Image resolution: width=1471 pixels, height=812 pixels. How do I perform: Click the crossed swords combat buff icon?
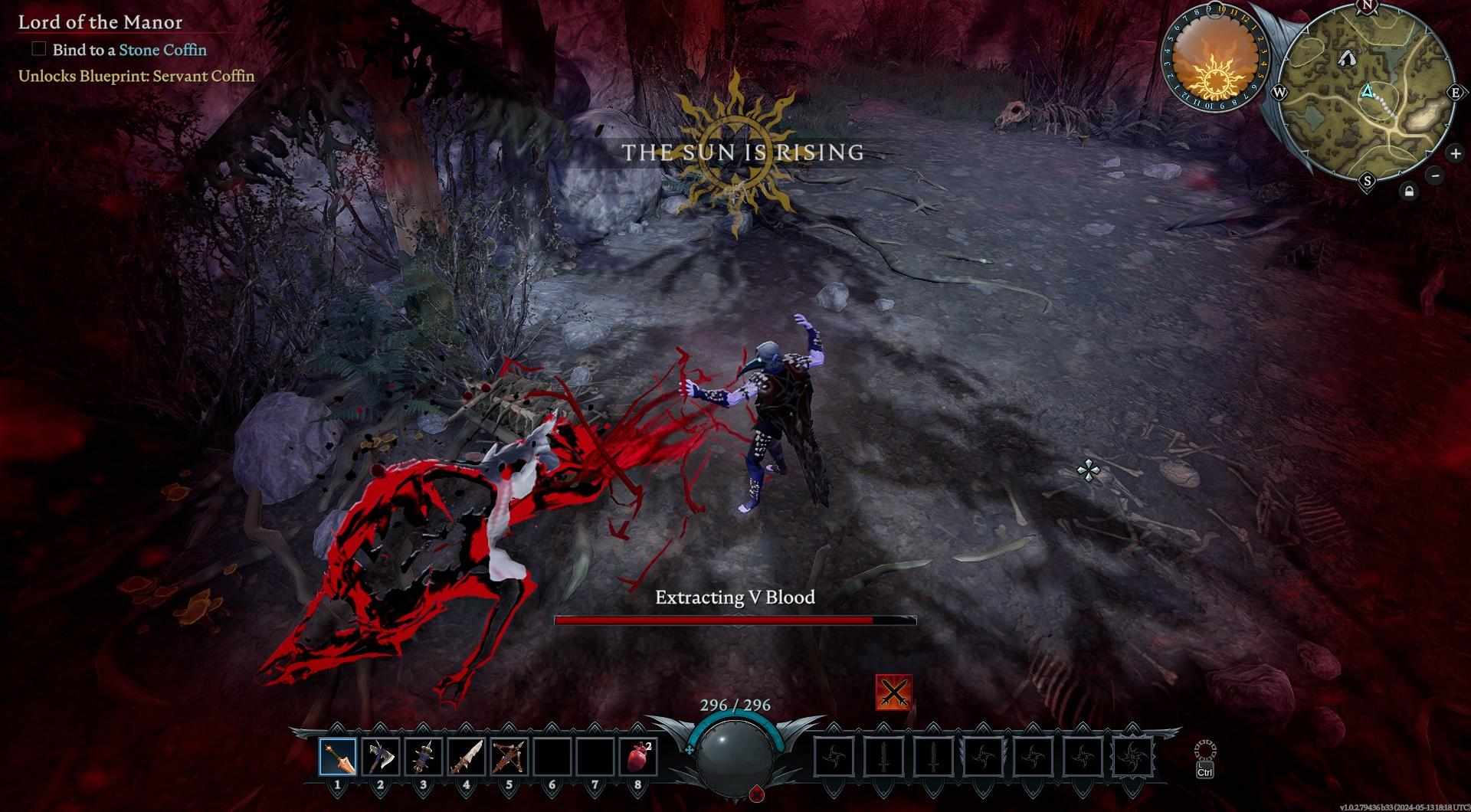pyautogui.click(x=893, y=692)
